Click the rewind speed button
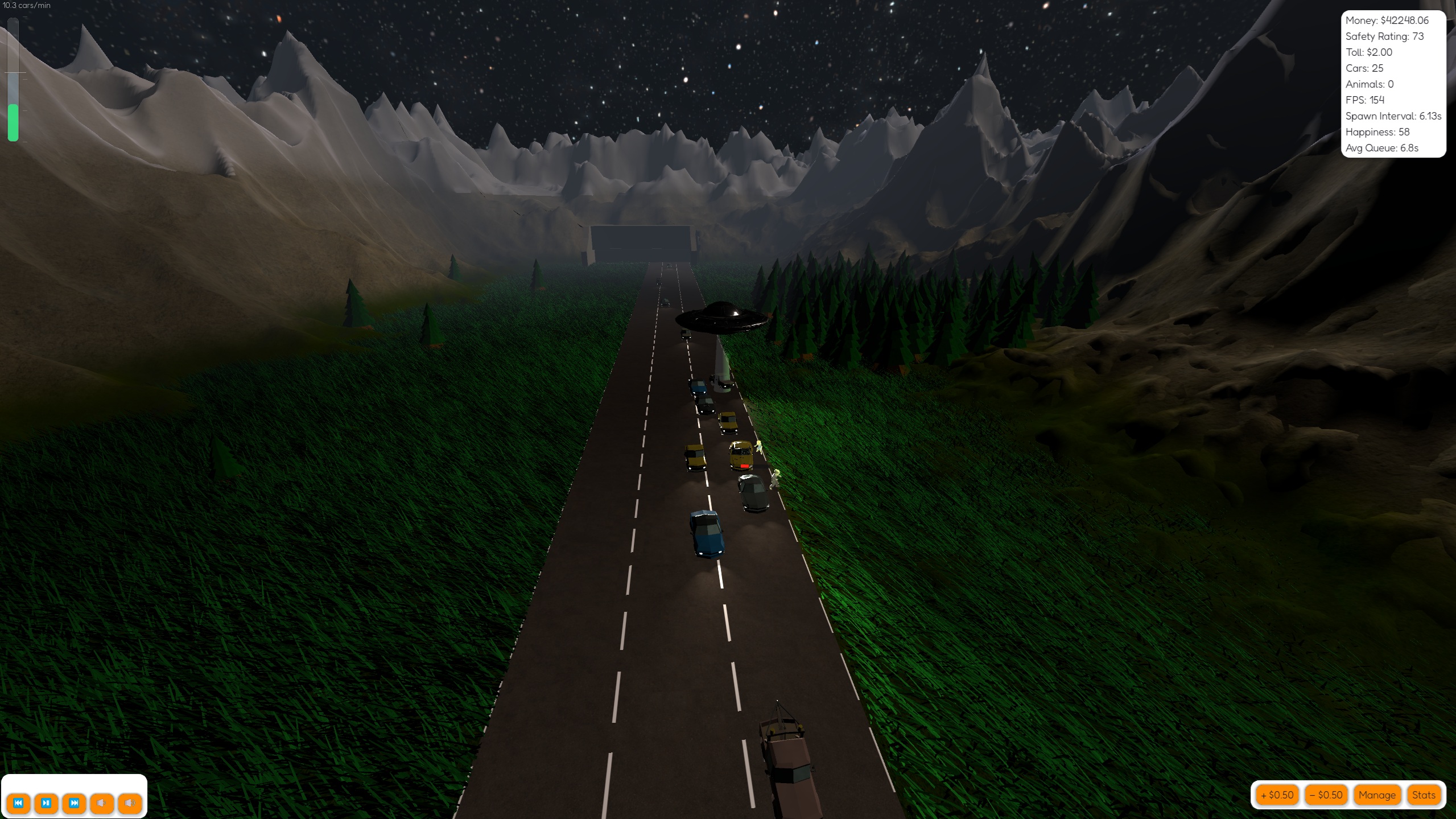This screenshot has width=1456, height=819. (18, 803)
